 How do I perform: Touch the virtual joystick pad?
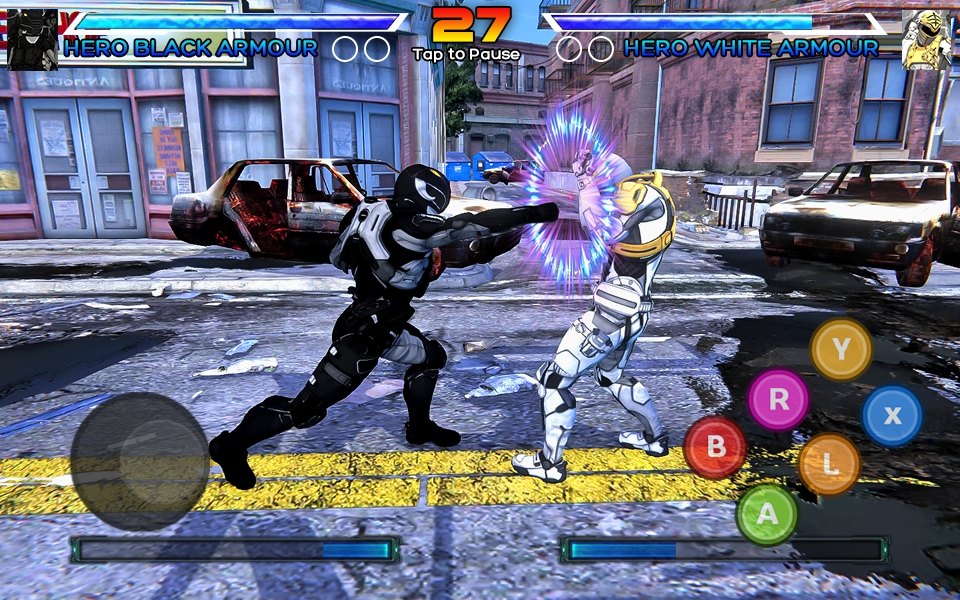(140, 461)
